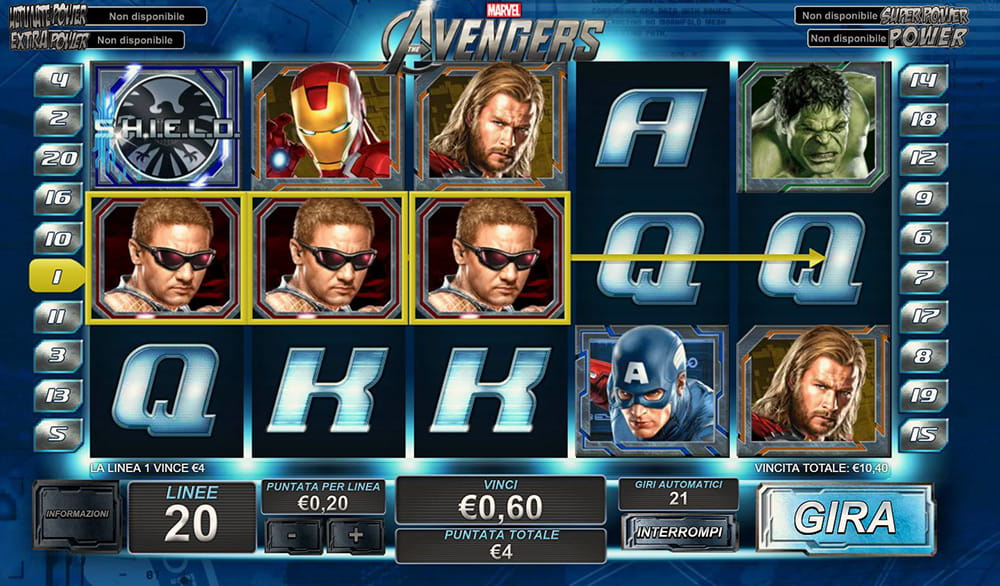Image resolution: width=1000 pixels, height=586 pixels.
Task: Select payline number 4 marker
Action: (59, 80)
